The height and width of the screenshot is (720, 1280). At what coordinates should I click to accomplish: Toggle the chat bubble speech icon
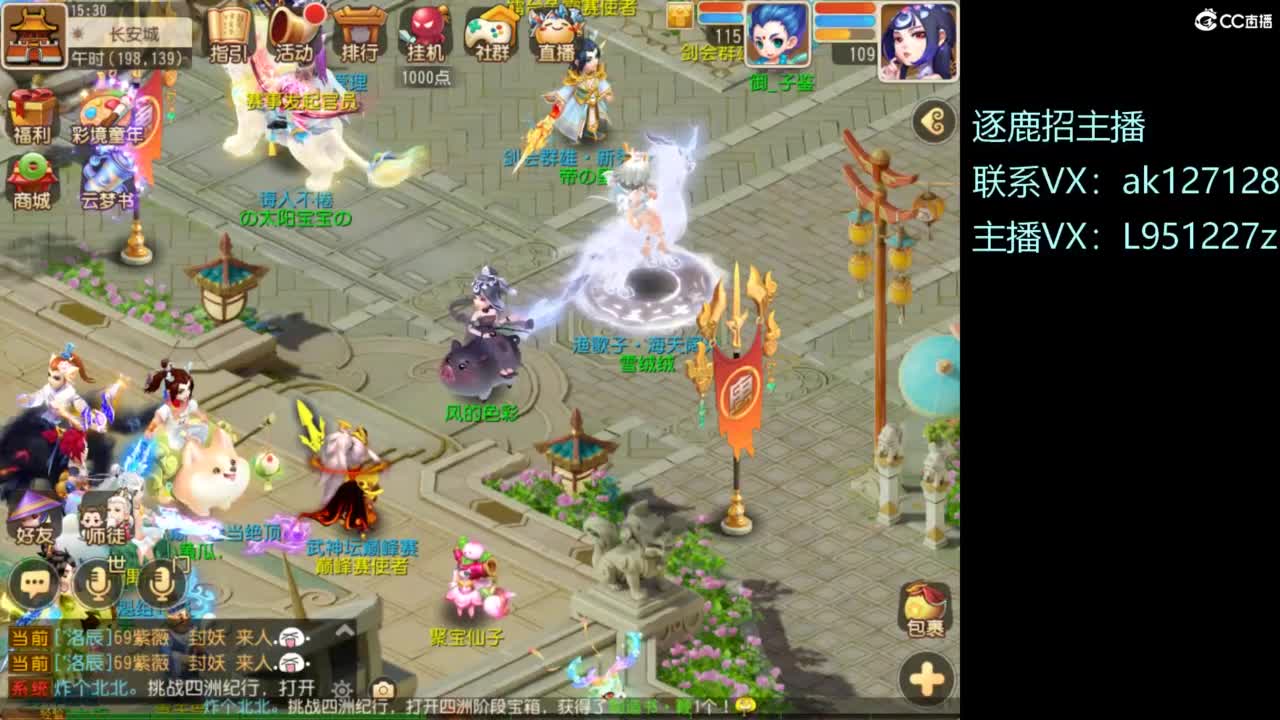pyautogui.click(x=33, y=580)
